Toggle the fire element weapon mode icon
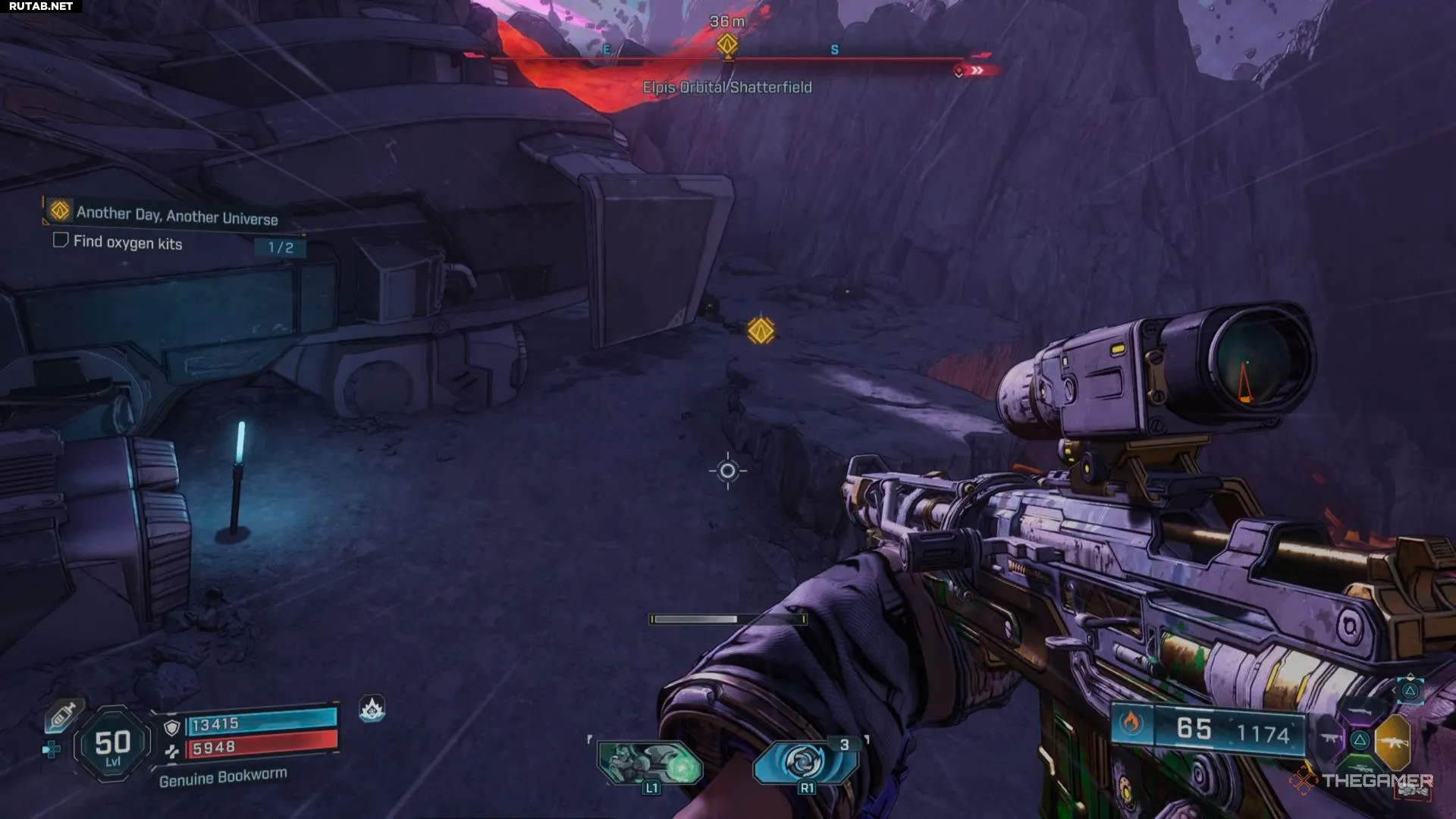This screenshot has width=1456, height=819. coord(1131,723)
